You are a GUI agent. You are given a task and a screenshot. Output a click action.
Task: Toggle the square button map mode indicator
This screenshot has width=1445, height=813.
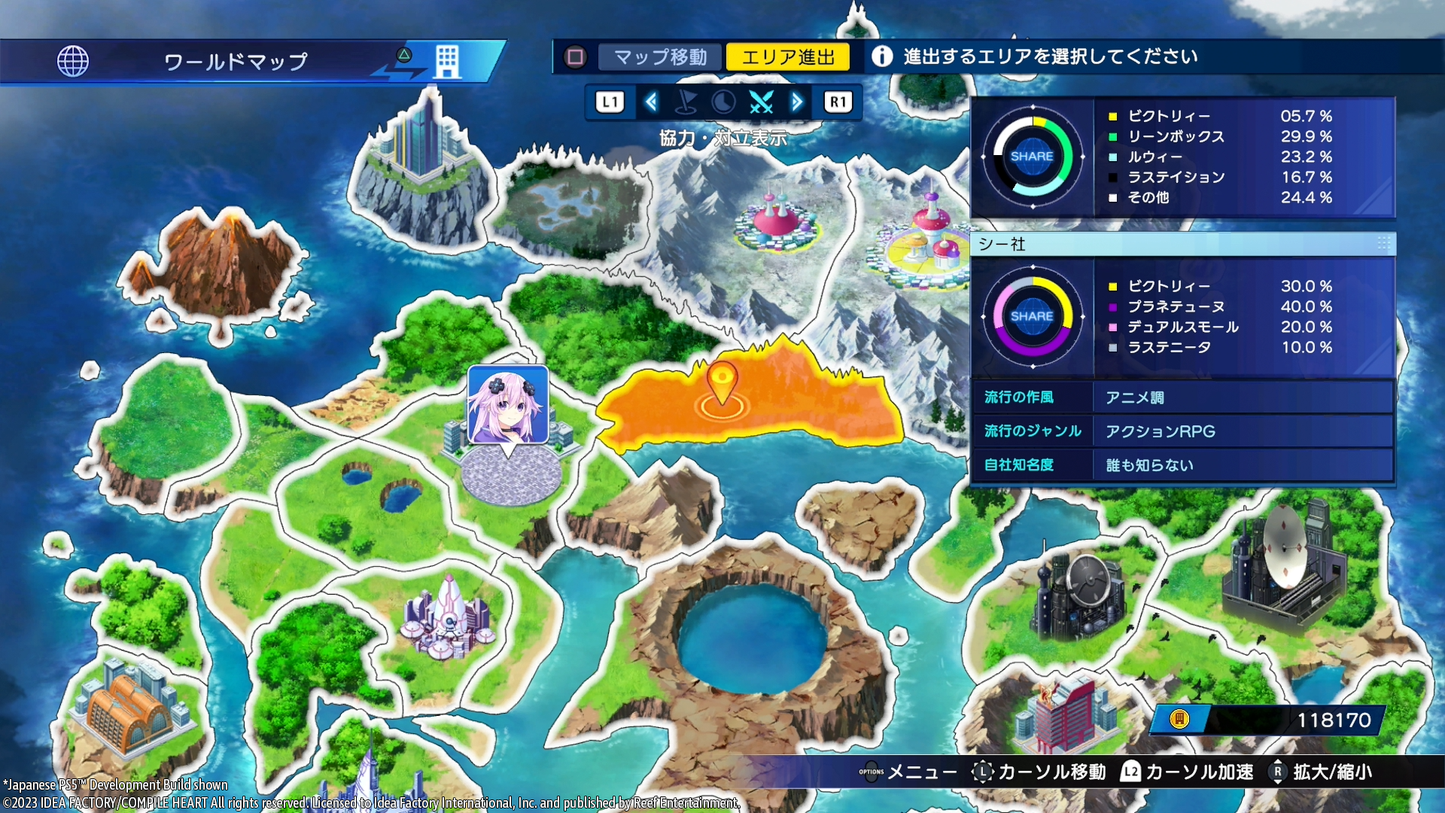(x=575, y=57)
